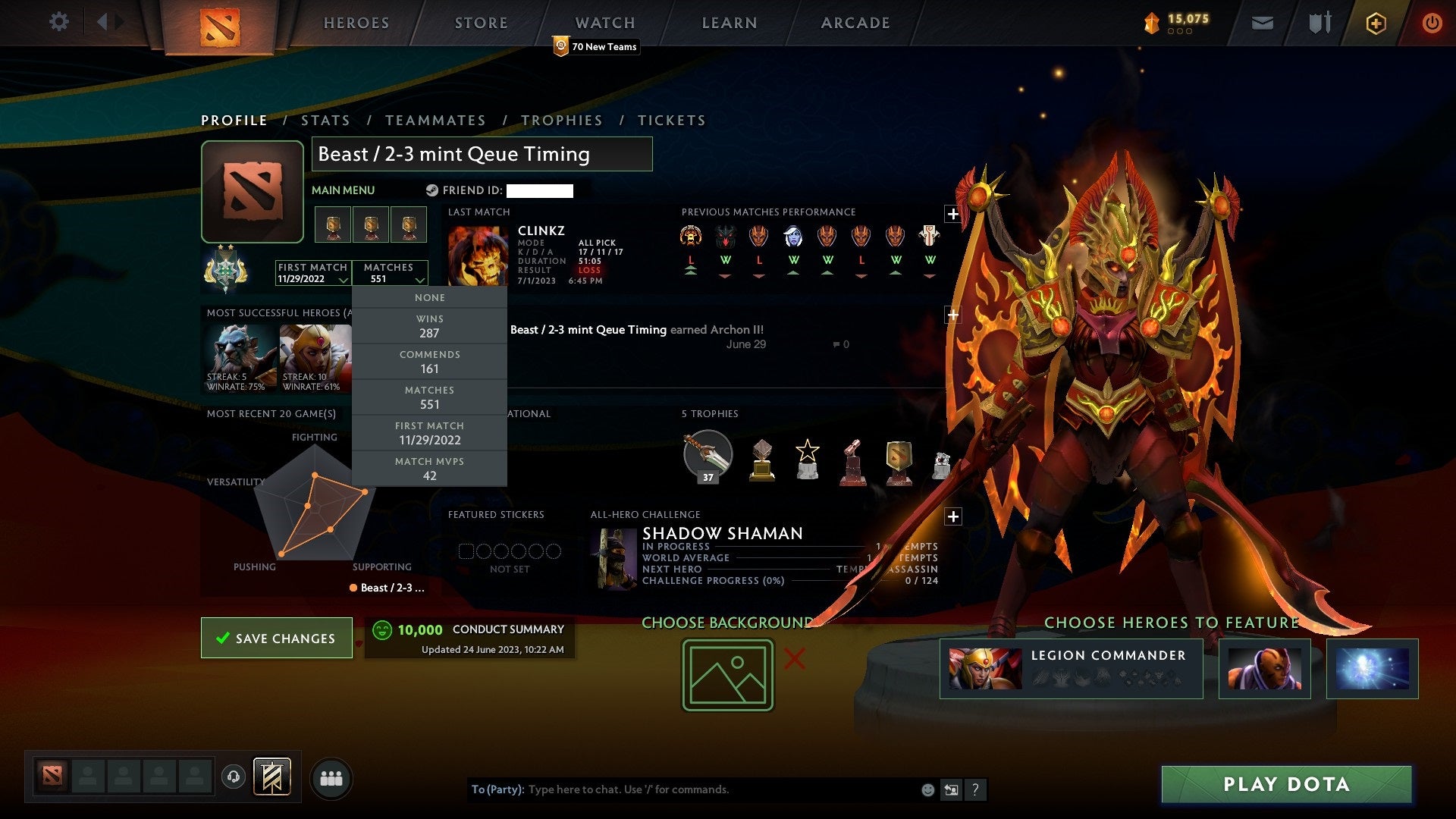Select Legion Commander as featured hero
This screenshot has height=819, width=1456.
tap(1071, 668)
